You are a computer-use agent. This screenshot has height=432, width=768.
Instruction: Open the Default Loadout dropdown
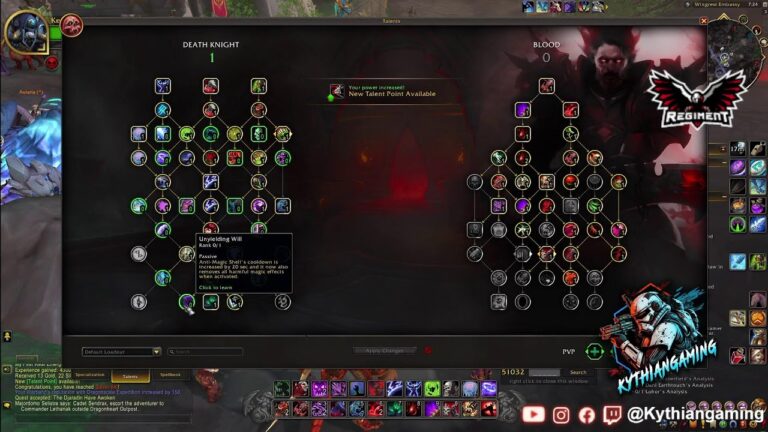pos(122,352)
